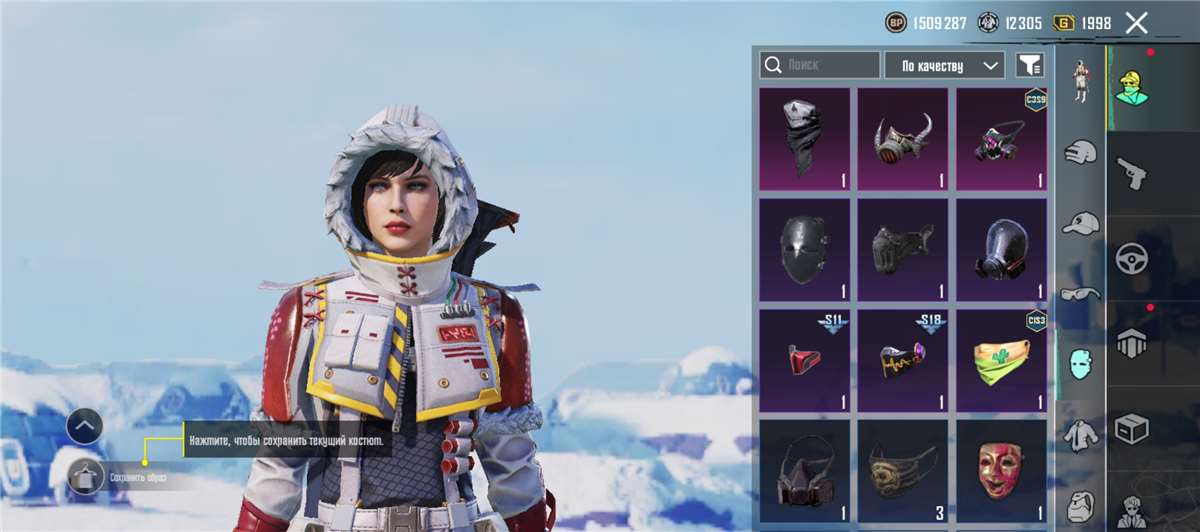The width and height of the screenshot is (1200, 532).
Task: Expand the panel with the up-arrow button
Action: pos(85,427)
